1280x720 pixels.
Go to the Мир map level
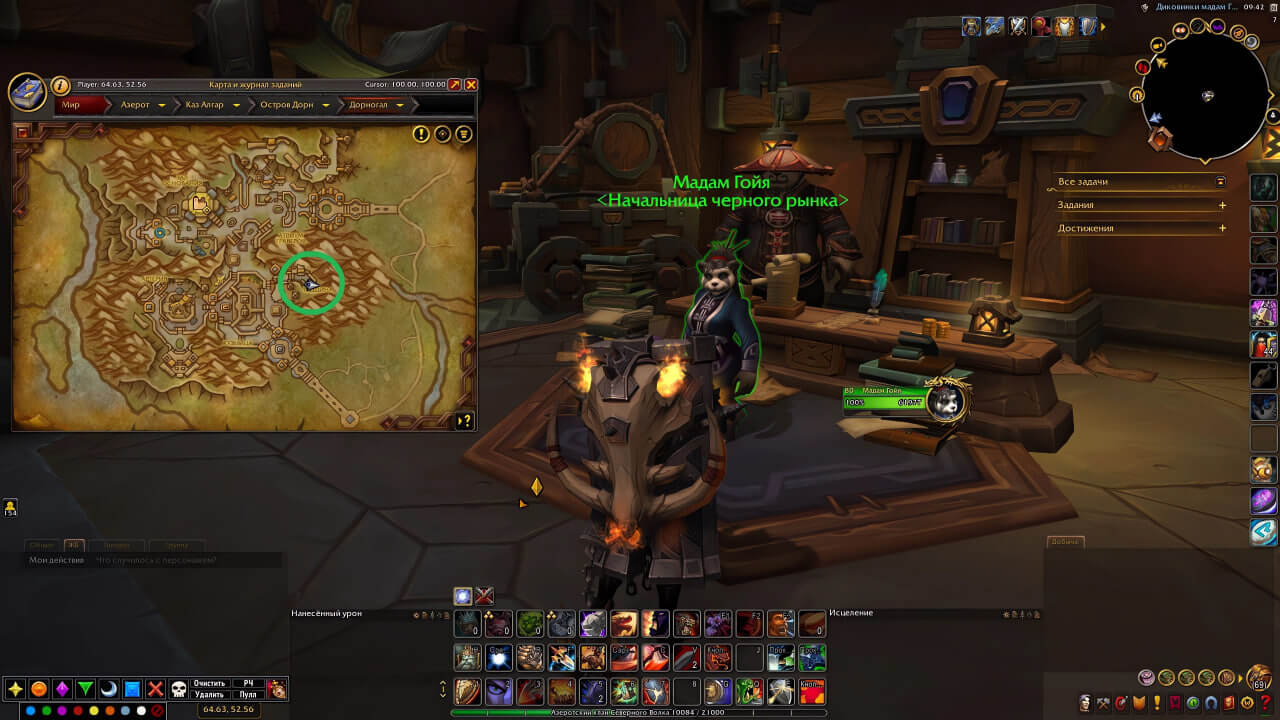coord(77,105)
